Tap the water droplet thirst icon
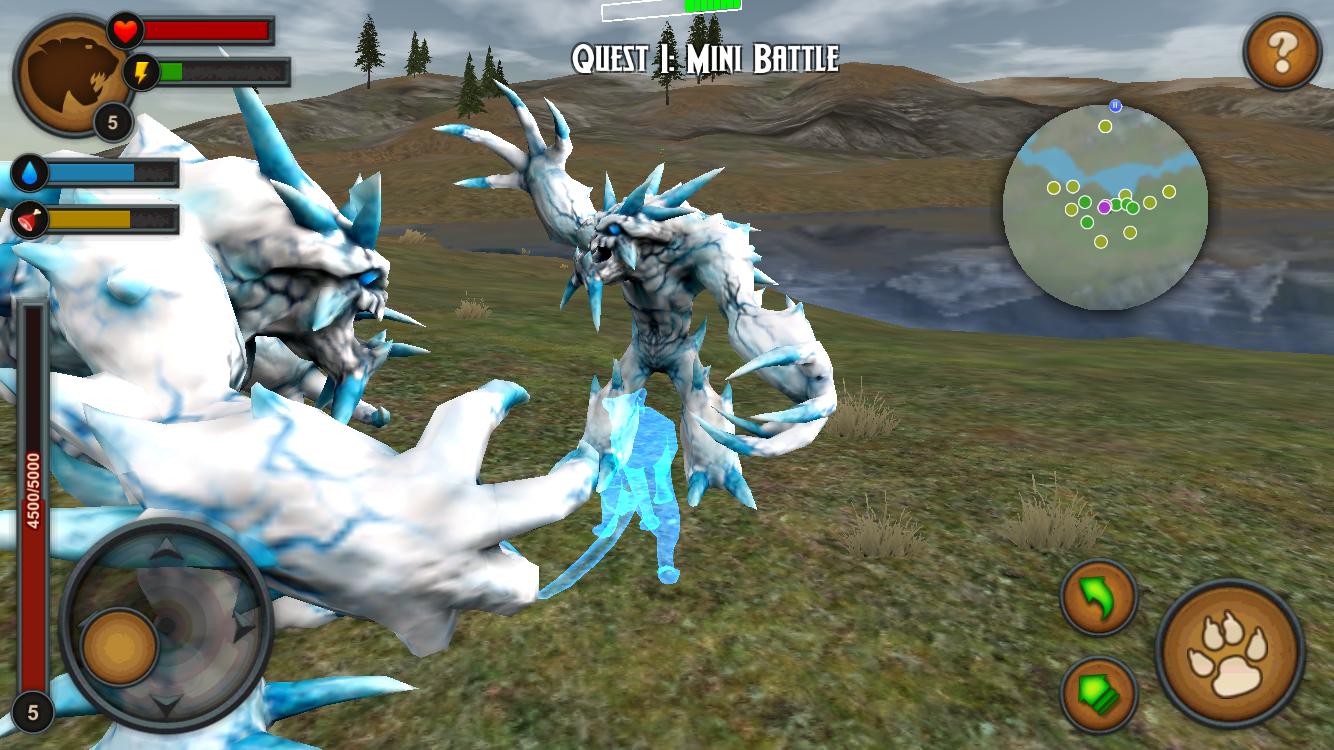 click(x=29, y=173)
